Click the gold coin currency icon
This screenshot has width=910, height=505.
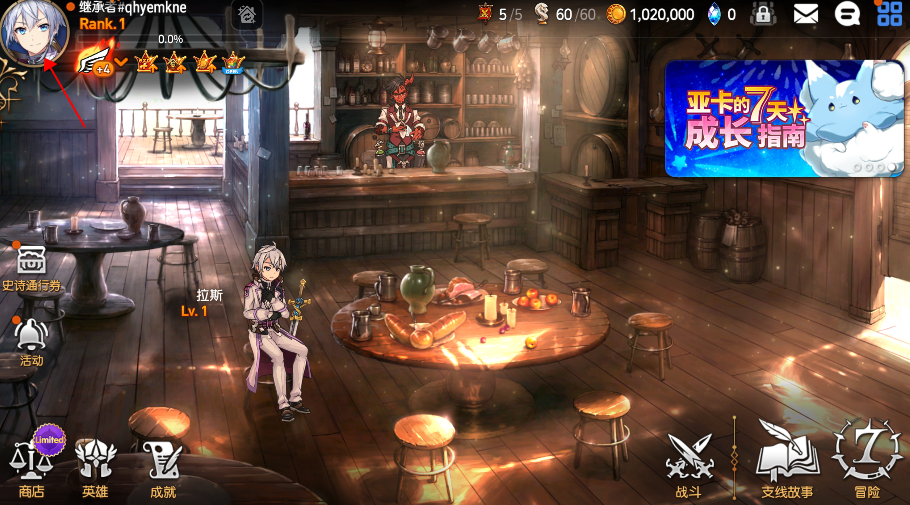click(x=616, y=14)
